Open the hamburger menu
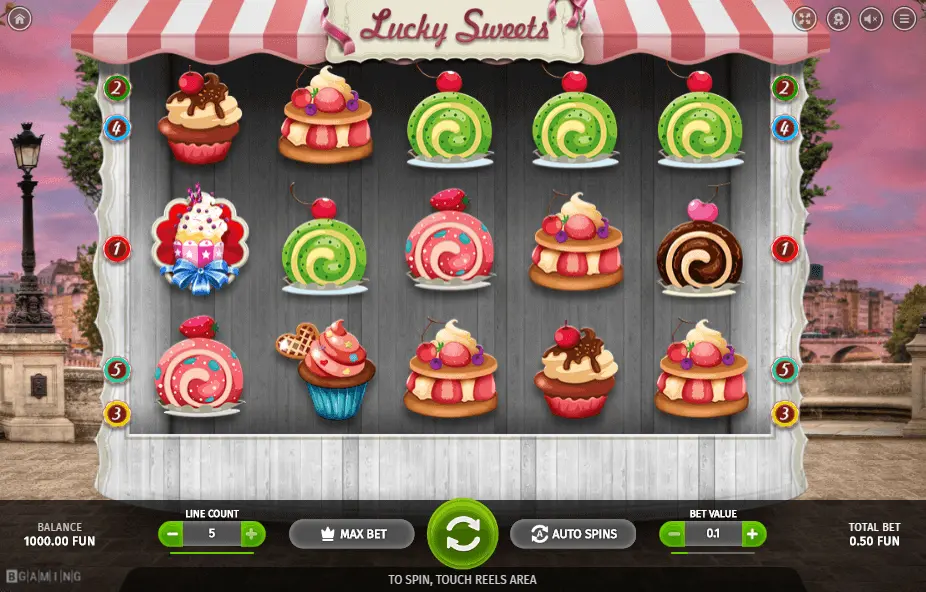Viewport: 926px width, 592px height. (x=905, y=18)
